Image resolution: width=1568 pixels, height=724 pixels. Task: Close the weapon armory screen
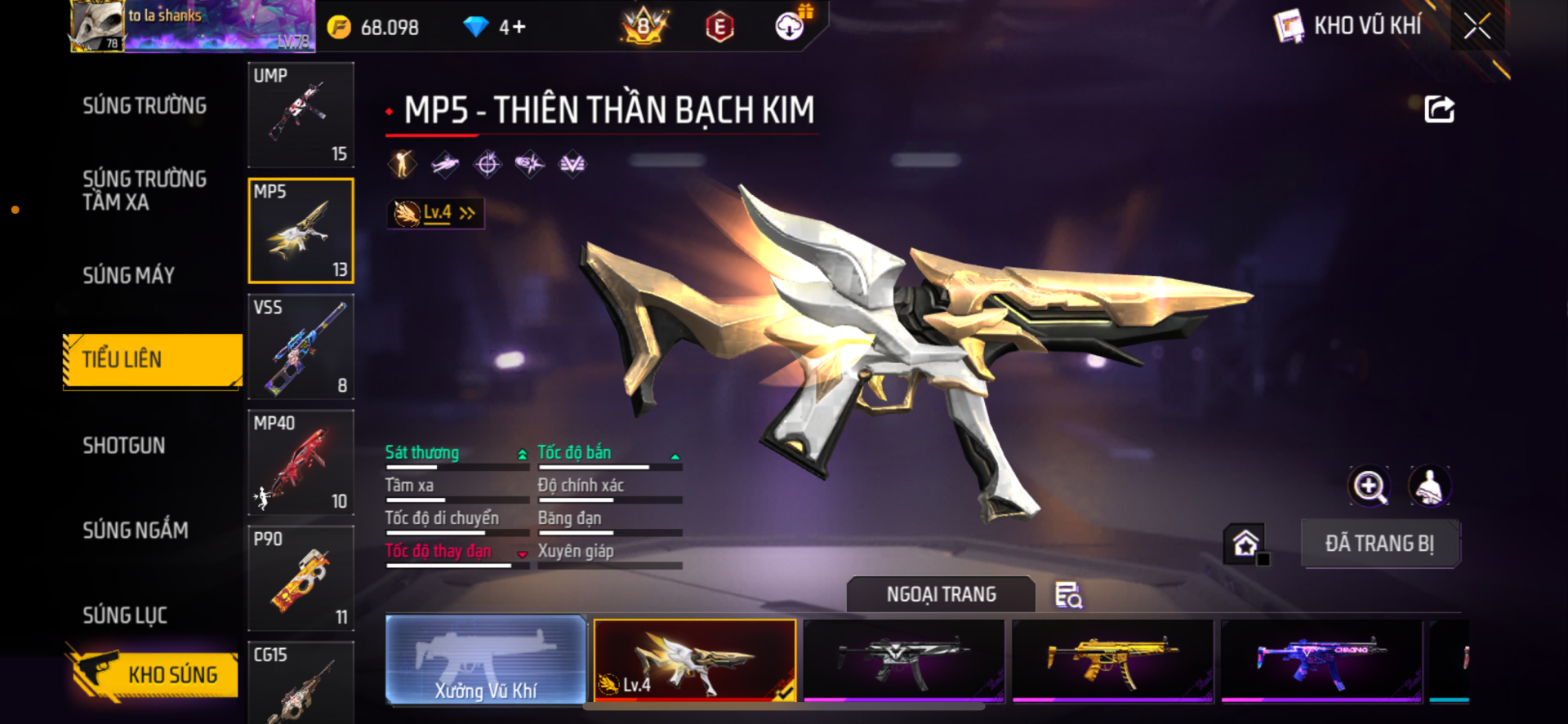point(1477,26)
